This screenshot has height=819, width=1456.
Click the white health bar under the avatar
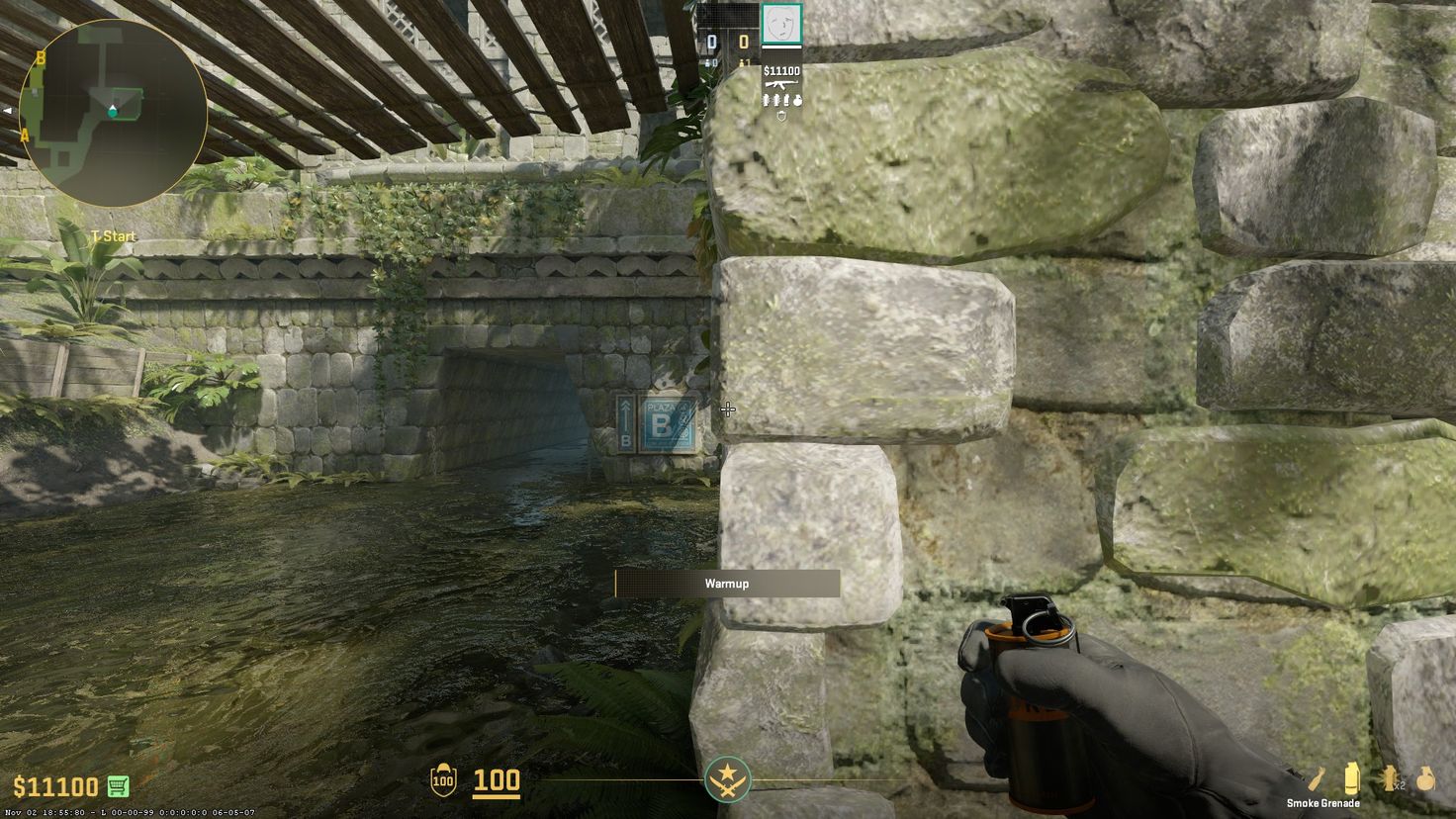(x=781, y=46)
